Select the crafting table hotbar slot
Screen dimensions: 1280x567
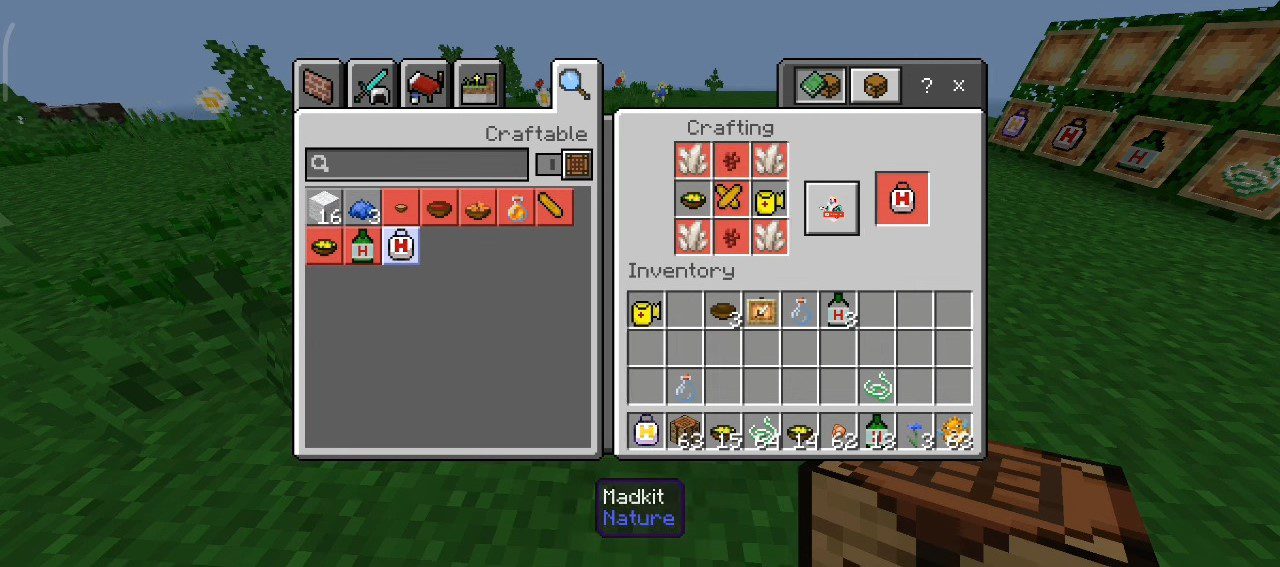pyautogui.click(x=685, y=433)
